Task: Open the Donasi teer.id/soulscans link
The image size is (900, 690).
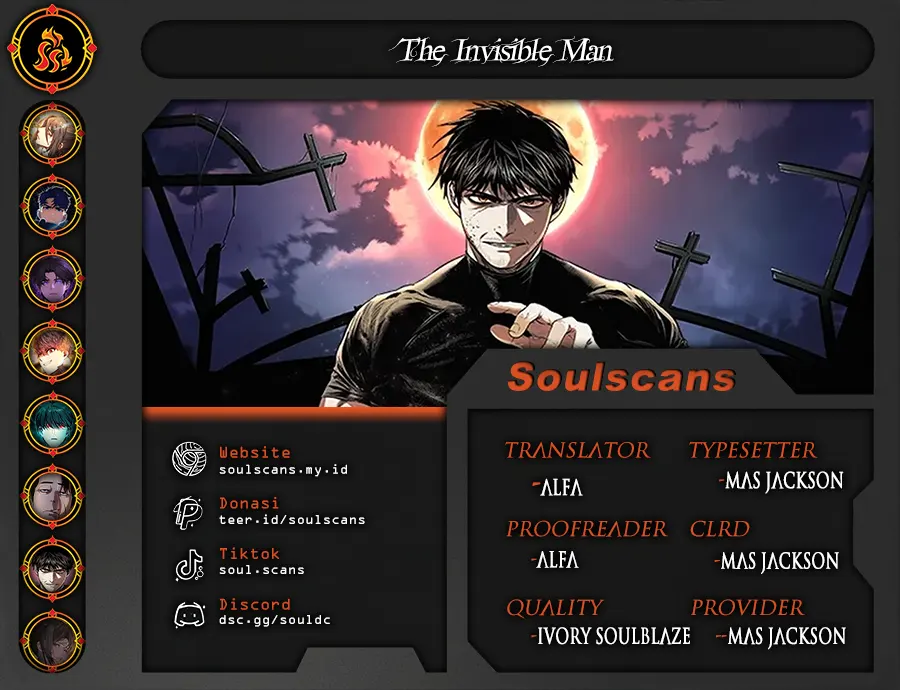Action: click(x=292, y=519)
